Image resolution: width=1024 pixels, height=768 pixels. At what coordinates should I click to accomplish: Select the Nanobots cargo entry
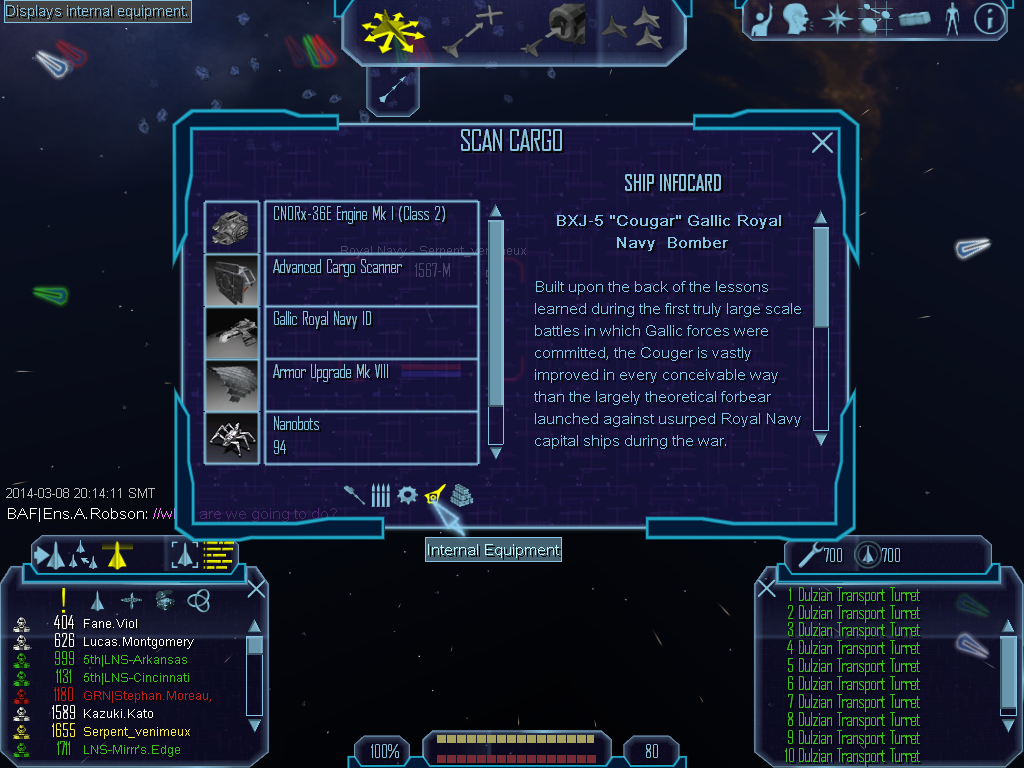pos(370,436)
